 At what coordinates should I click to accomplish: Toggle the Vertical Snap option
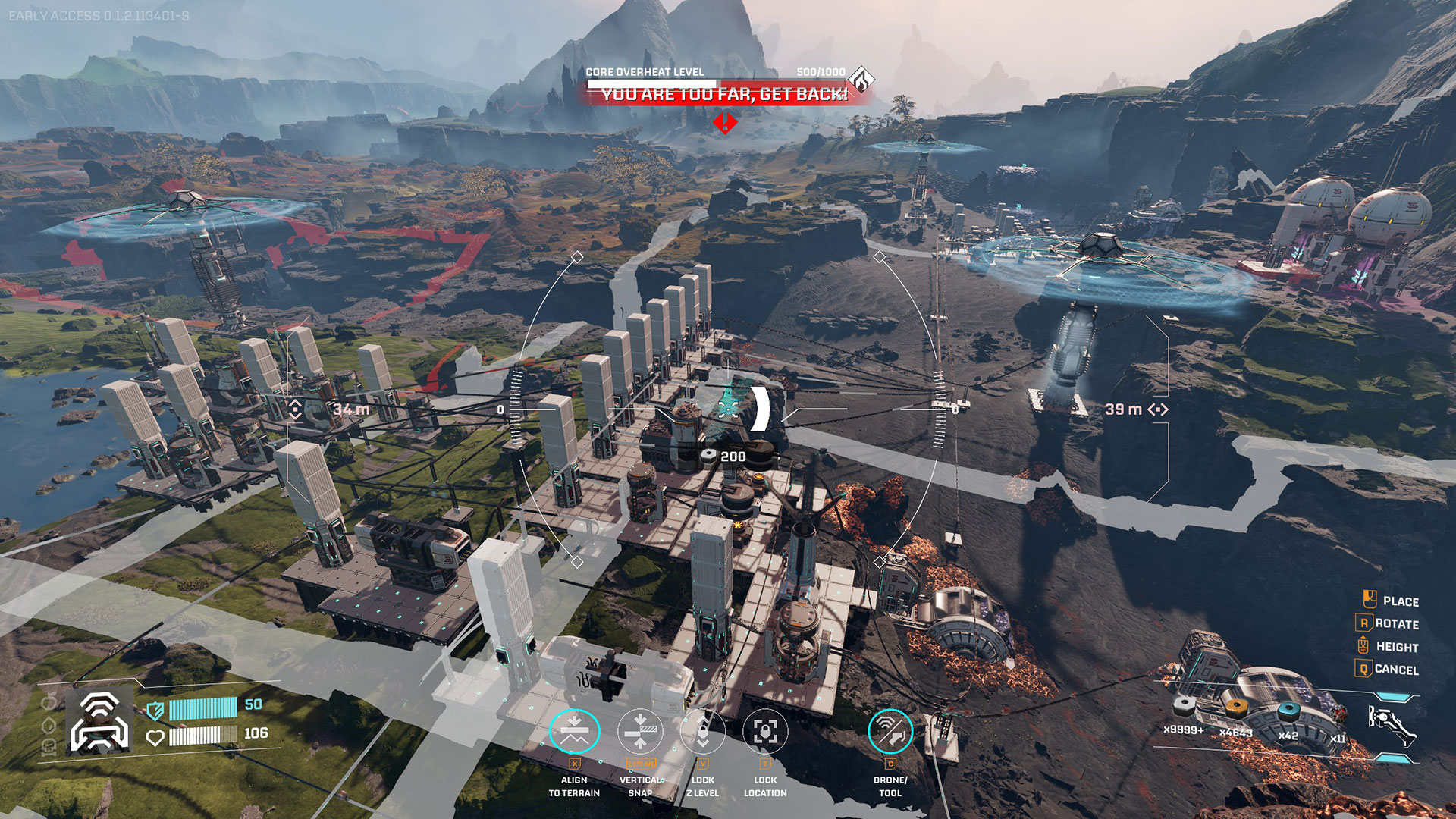640,731
